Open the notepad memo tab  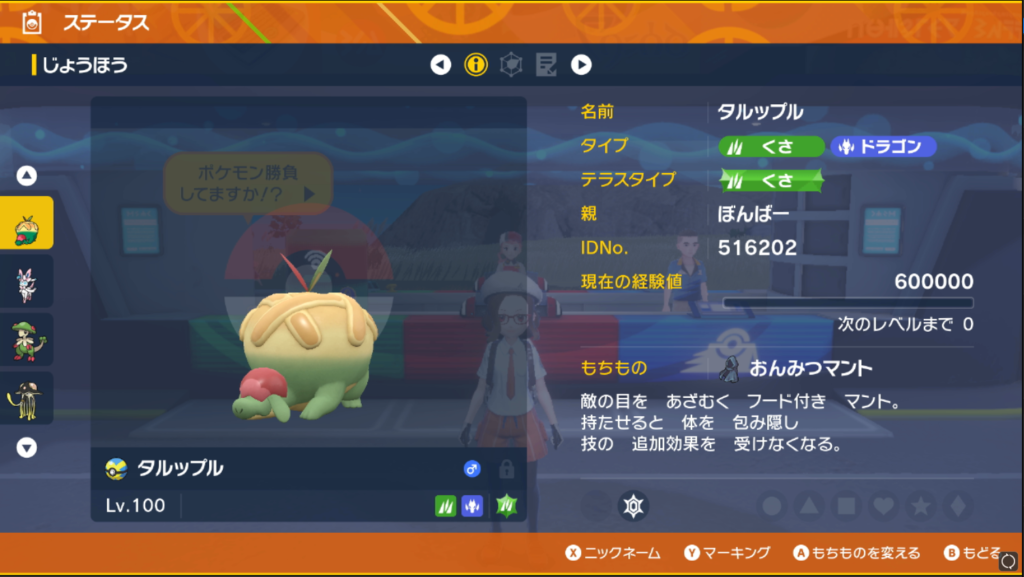[x=546, y=66]
